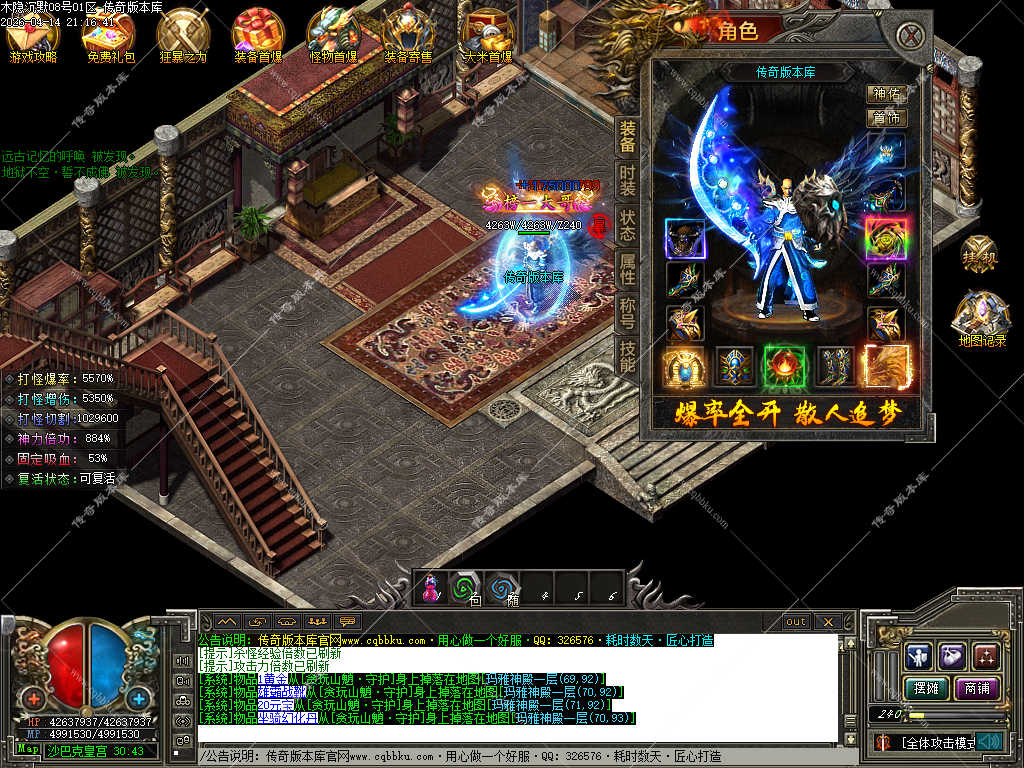Open the 游戏攻略 game guide
This screenshot has height=768, width=1024.
click(x=33, y=37)
